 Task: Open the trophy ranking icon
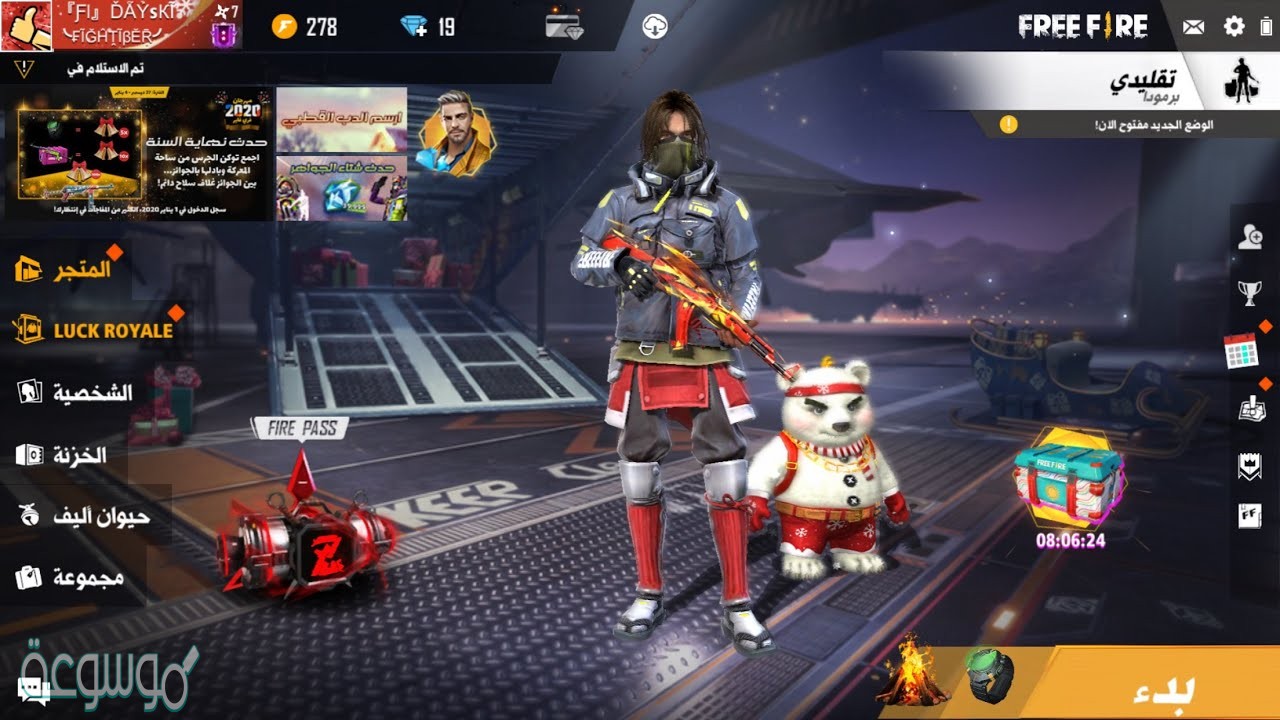point(1250,293)
